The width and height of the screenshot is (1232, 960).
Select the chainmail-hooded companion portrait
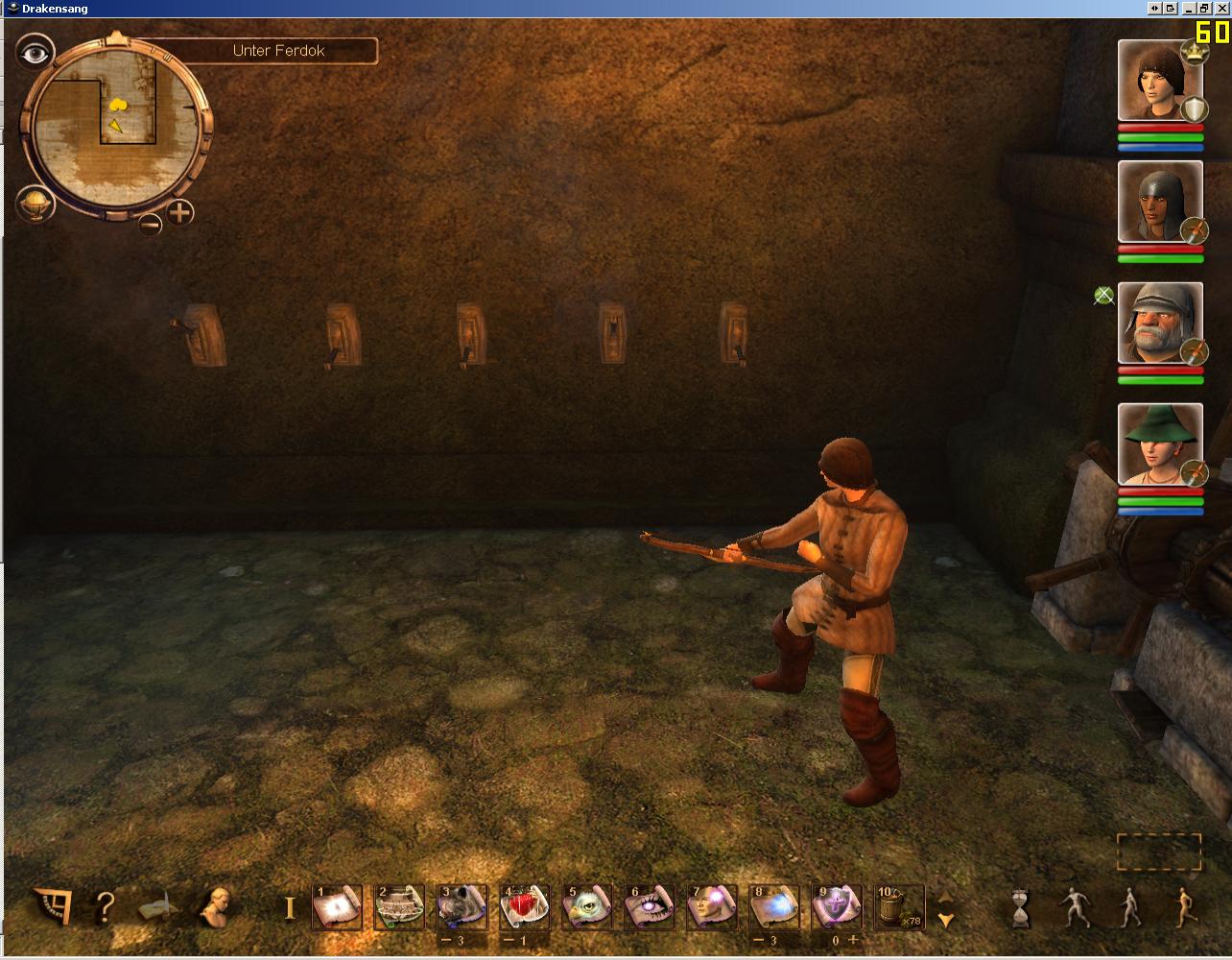(1159, 202)
